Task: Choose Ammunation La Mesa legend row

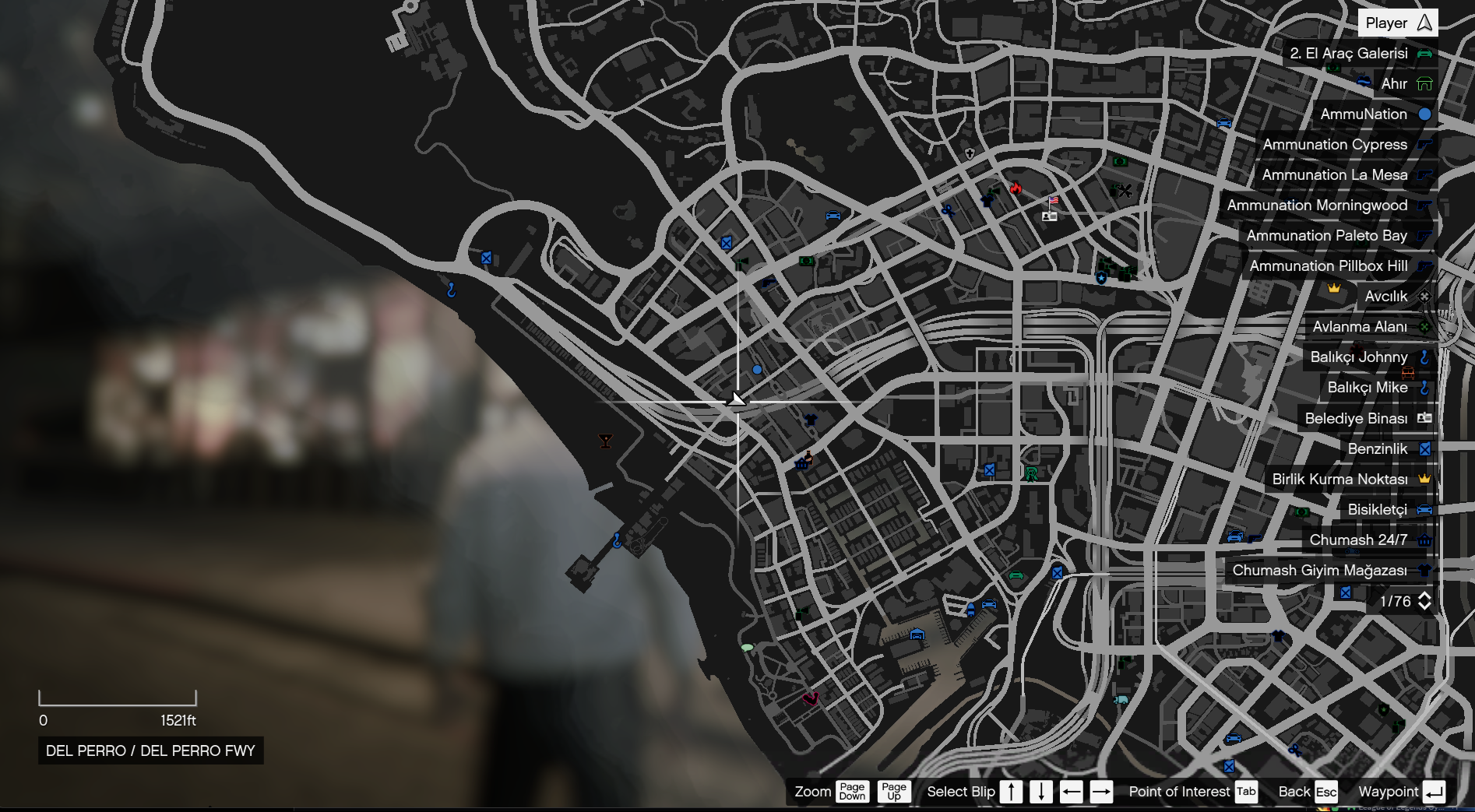Action: [x=1345, y=175]
